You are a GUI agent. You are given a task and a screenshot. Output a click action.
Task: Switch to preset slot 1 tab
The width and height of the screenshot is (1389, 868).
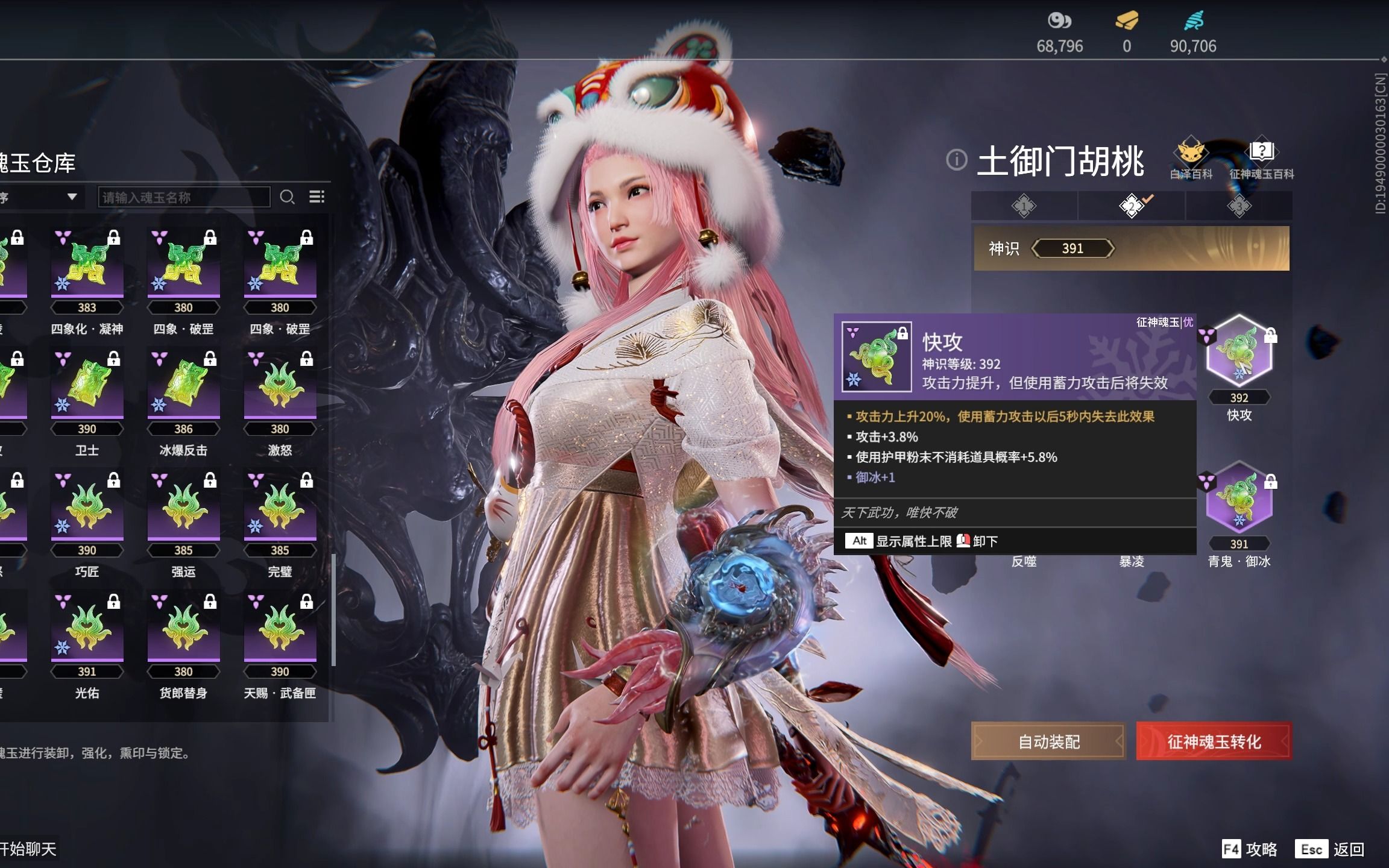pyautogui.click(x=1023, y=206)
